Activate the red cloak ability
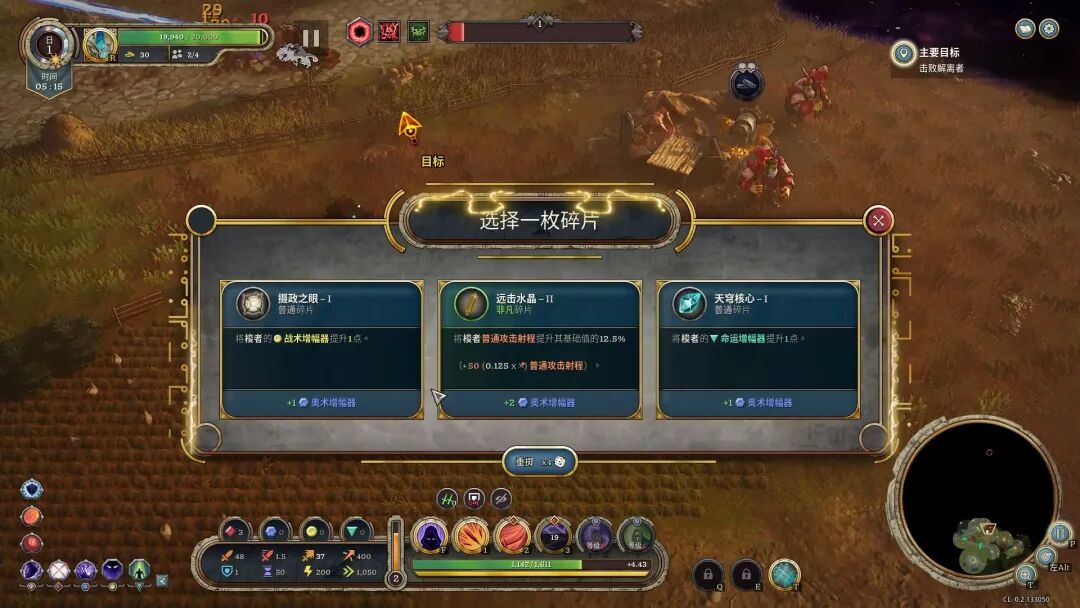The image size is (1080, 608). (x=512, y=536)
